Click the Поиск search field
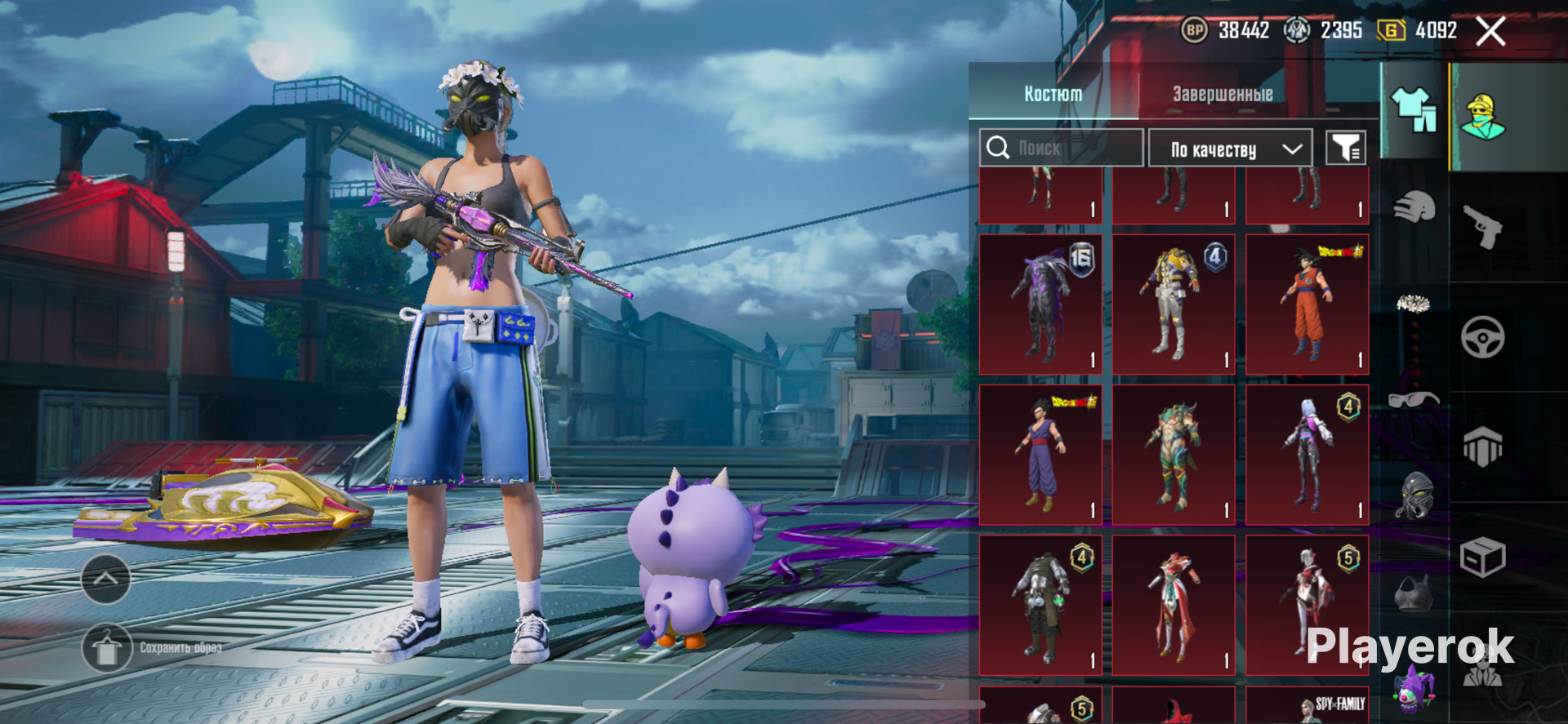The image size is (1568, 724). click(1062, 148)
